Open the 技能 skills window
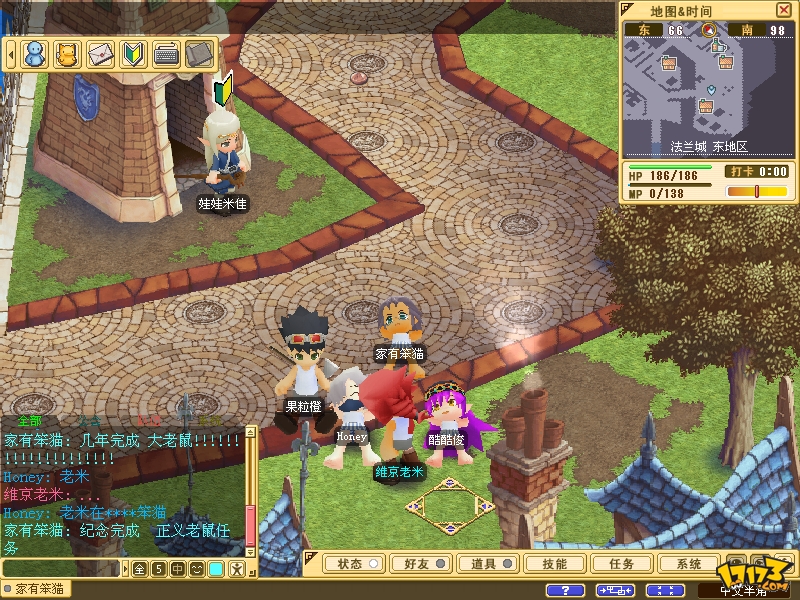Viewport: 800px width, 600px height. coord(553,564)
